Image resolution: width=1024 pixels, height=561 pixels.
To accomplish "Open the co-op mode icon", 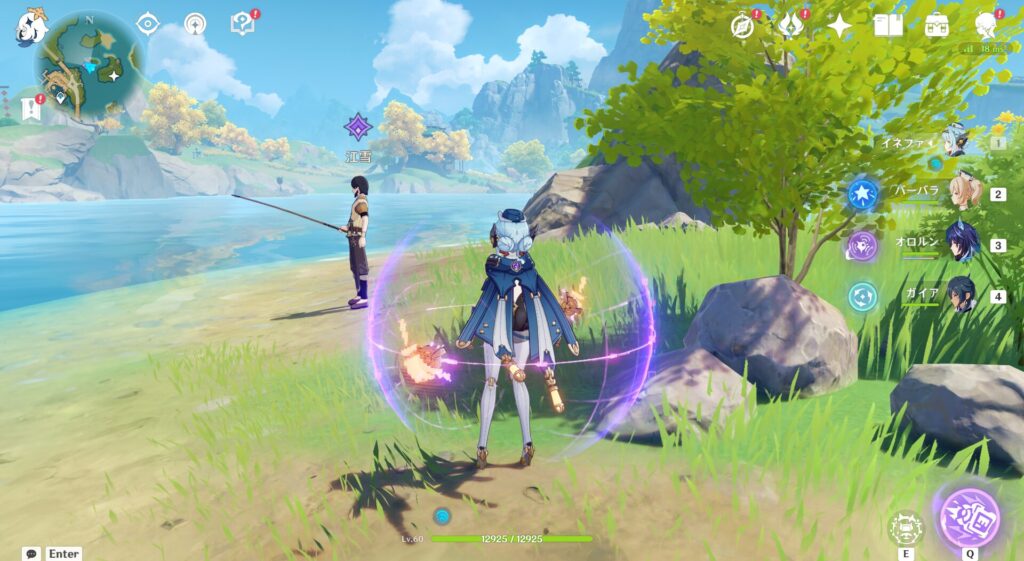I will [195, 24].
